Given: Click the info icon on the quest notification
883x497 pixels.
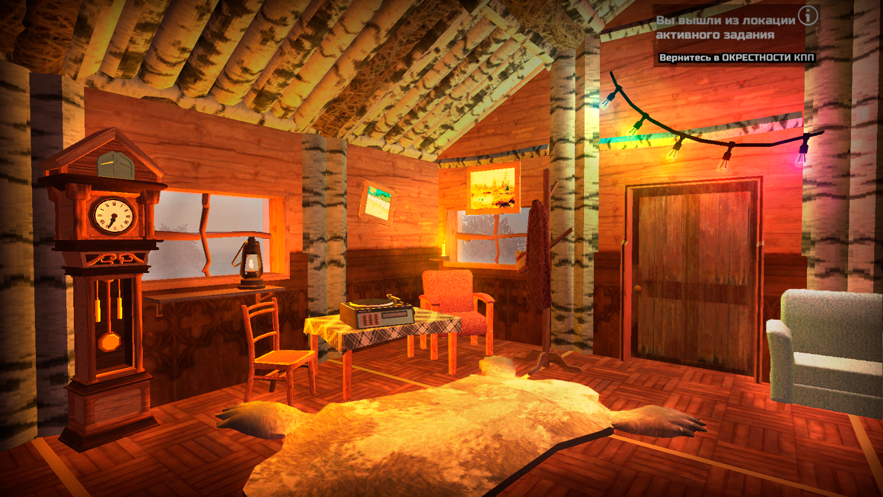Looking at the screenshot, I should point(808,16).
